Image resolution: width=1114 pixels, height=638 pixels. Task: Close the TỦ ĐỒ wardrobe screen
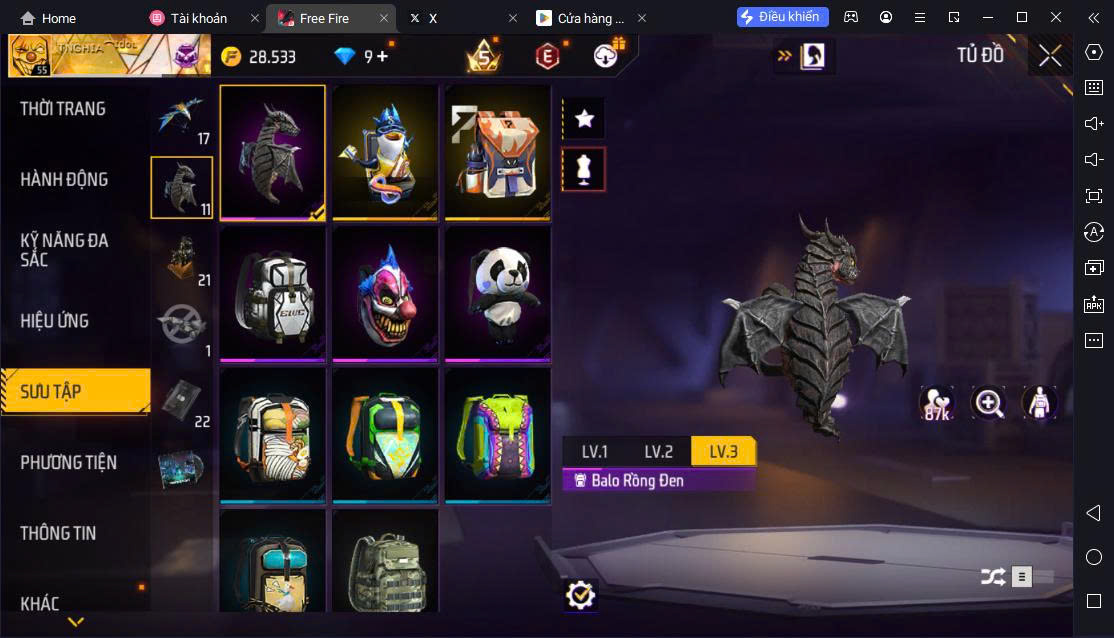tap(1050, 56)
